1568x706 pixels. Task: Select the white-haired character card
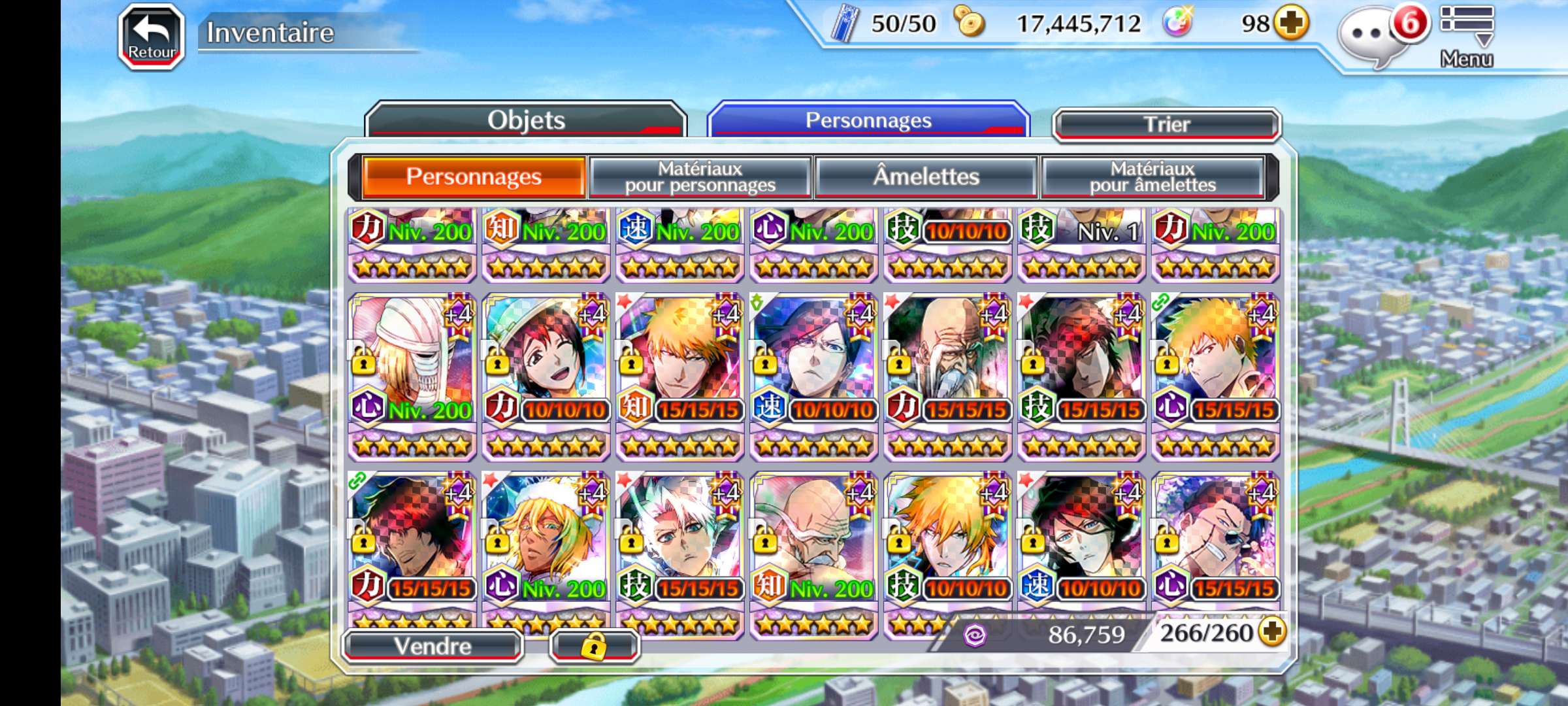(x=679, y=541)
